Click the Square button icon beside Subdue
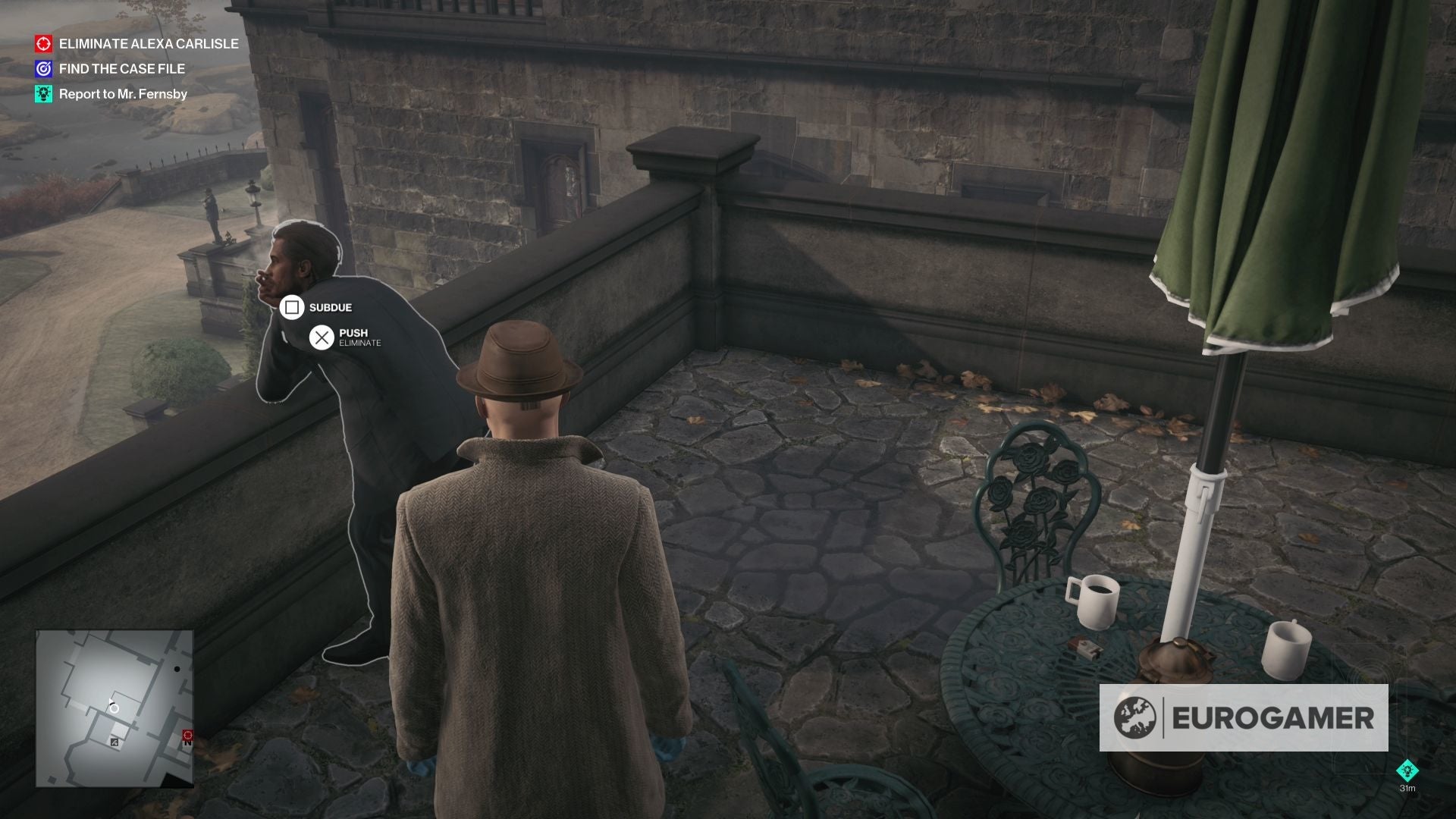The width and height of the screenshot is (1456, 819). pyautogui.click(x=292, y=307)
